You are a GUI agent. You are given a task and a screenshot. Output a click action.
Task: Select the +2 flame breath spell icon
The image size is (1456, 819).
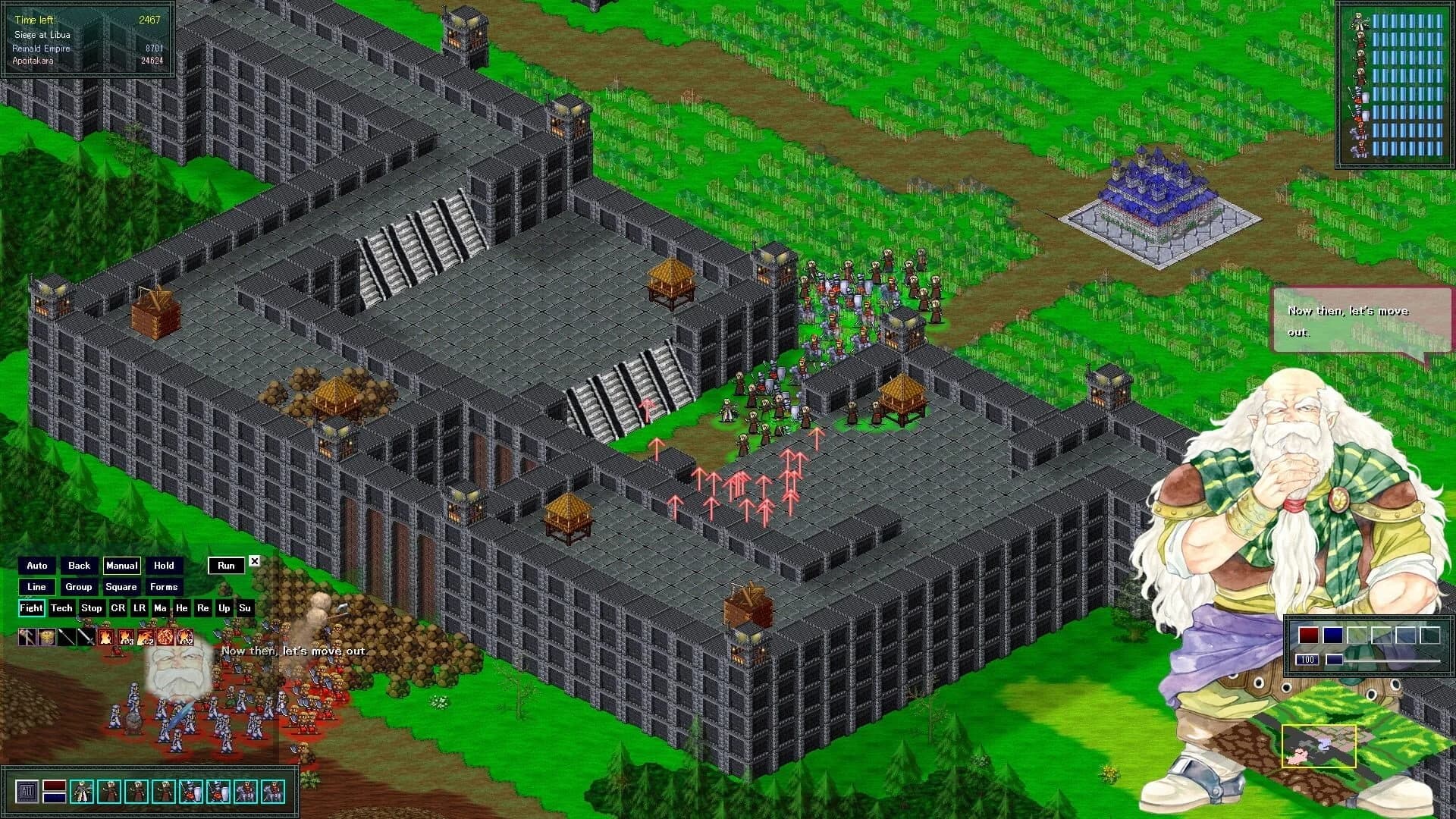pos(146,637)
